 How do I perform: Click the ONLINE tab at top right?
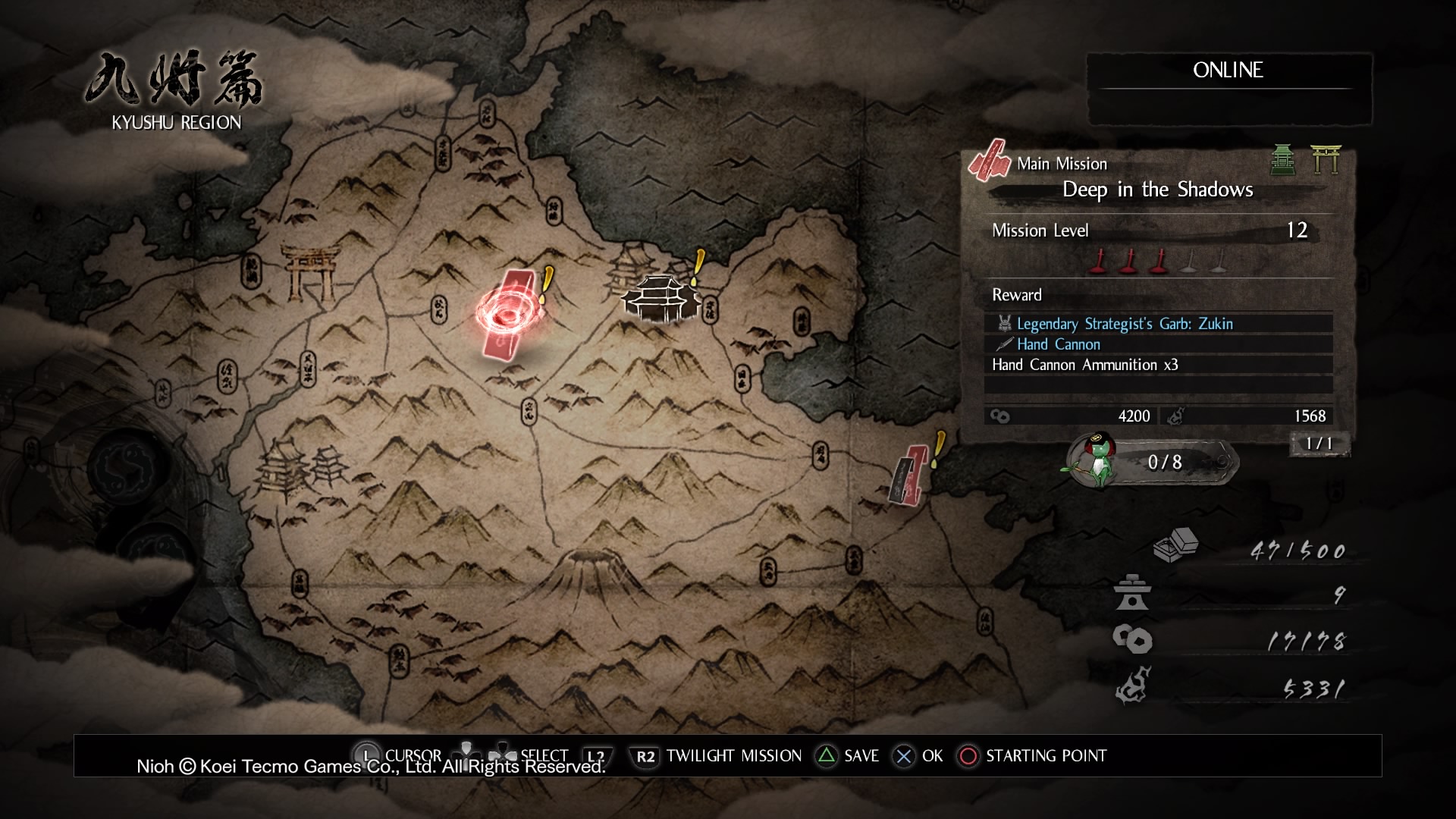1228,71
